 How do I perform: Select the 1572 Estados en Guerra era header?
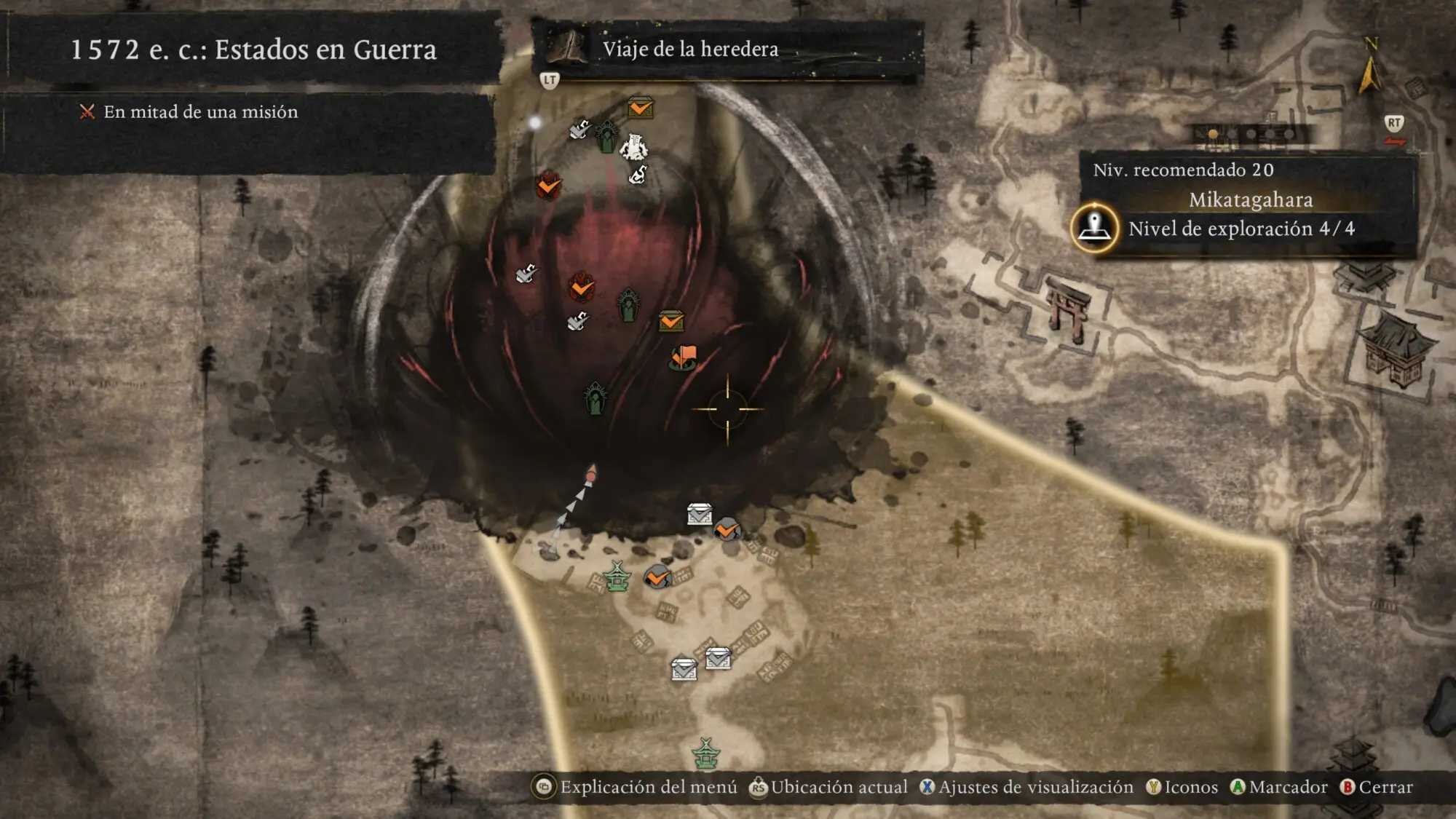(x=253, y=50)
